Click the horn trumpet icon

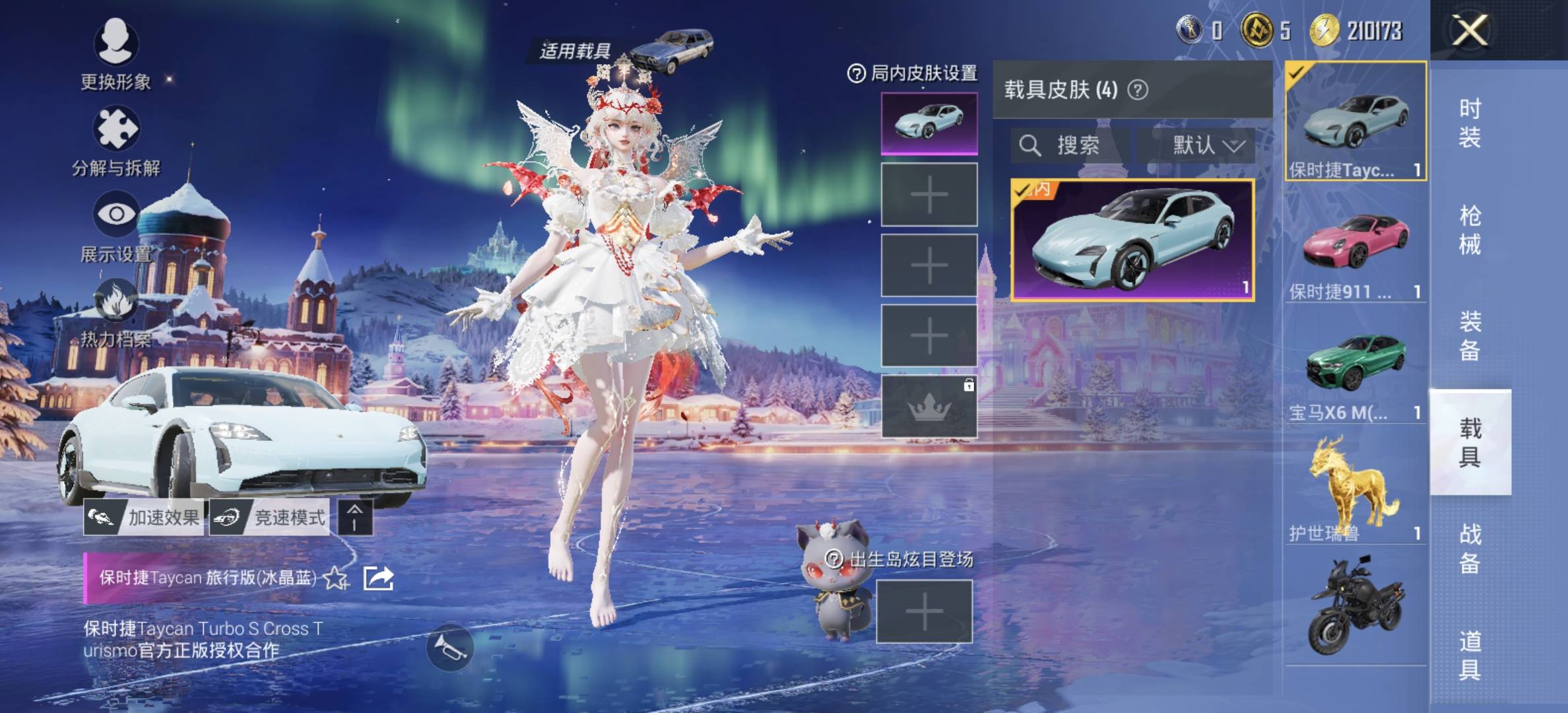point(450,648)
